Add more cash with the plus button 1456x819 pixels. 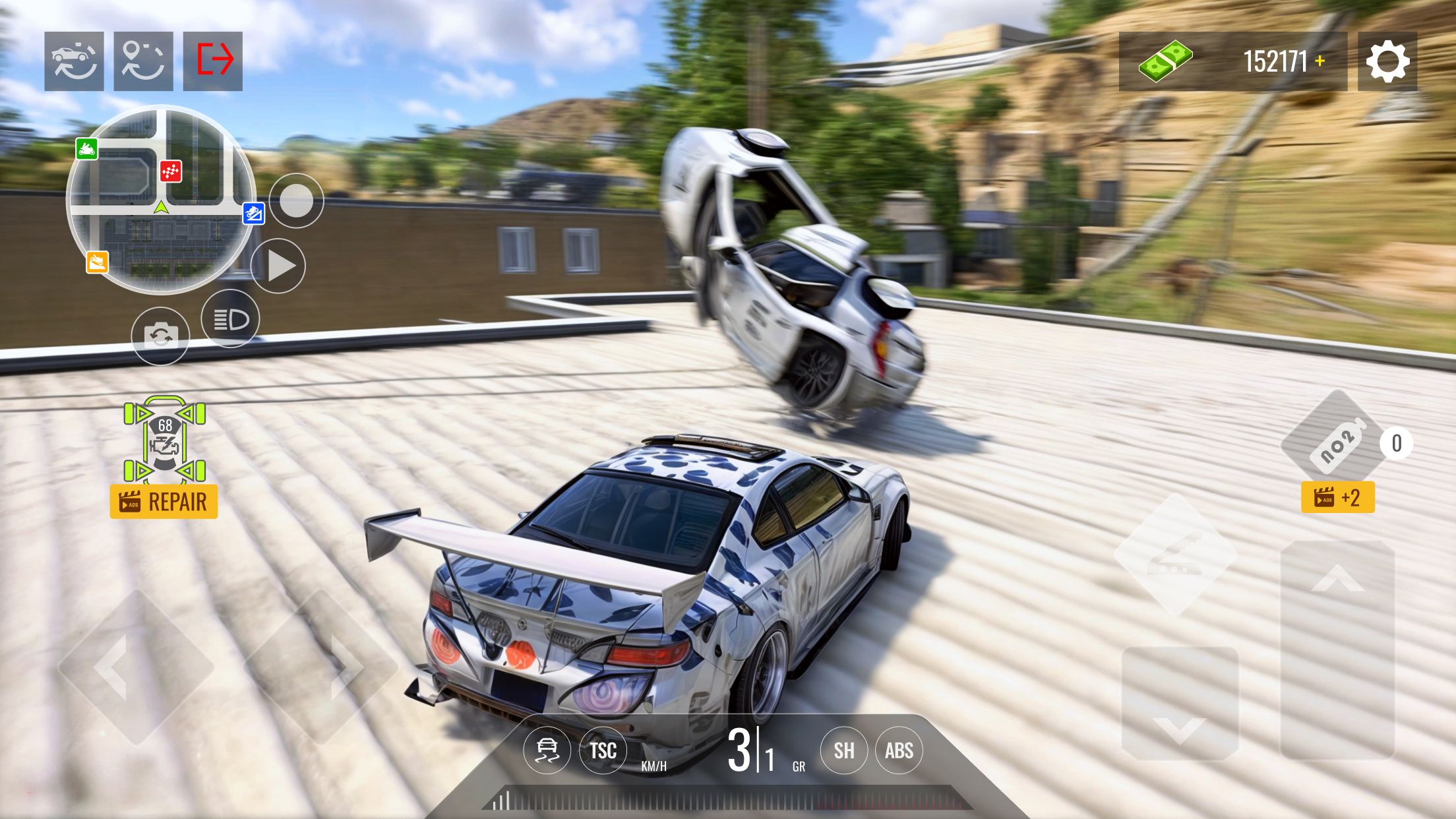click(1319, 61)
